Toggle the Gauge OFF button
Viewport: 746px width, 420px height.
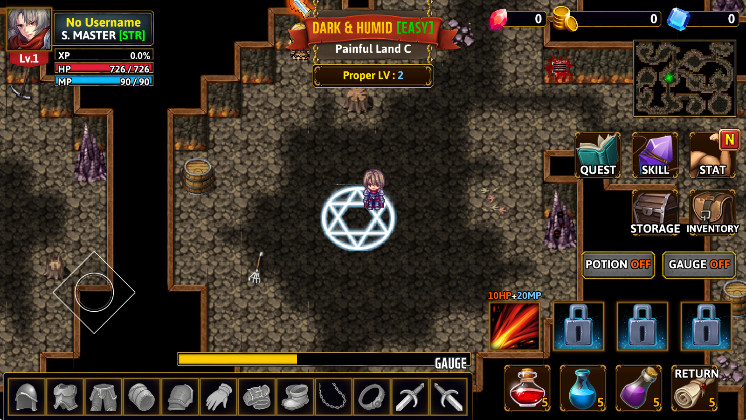pos(700,264)
